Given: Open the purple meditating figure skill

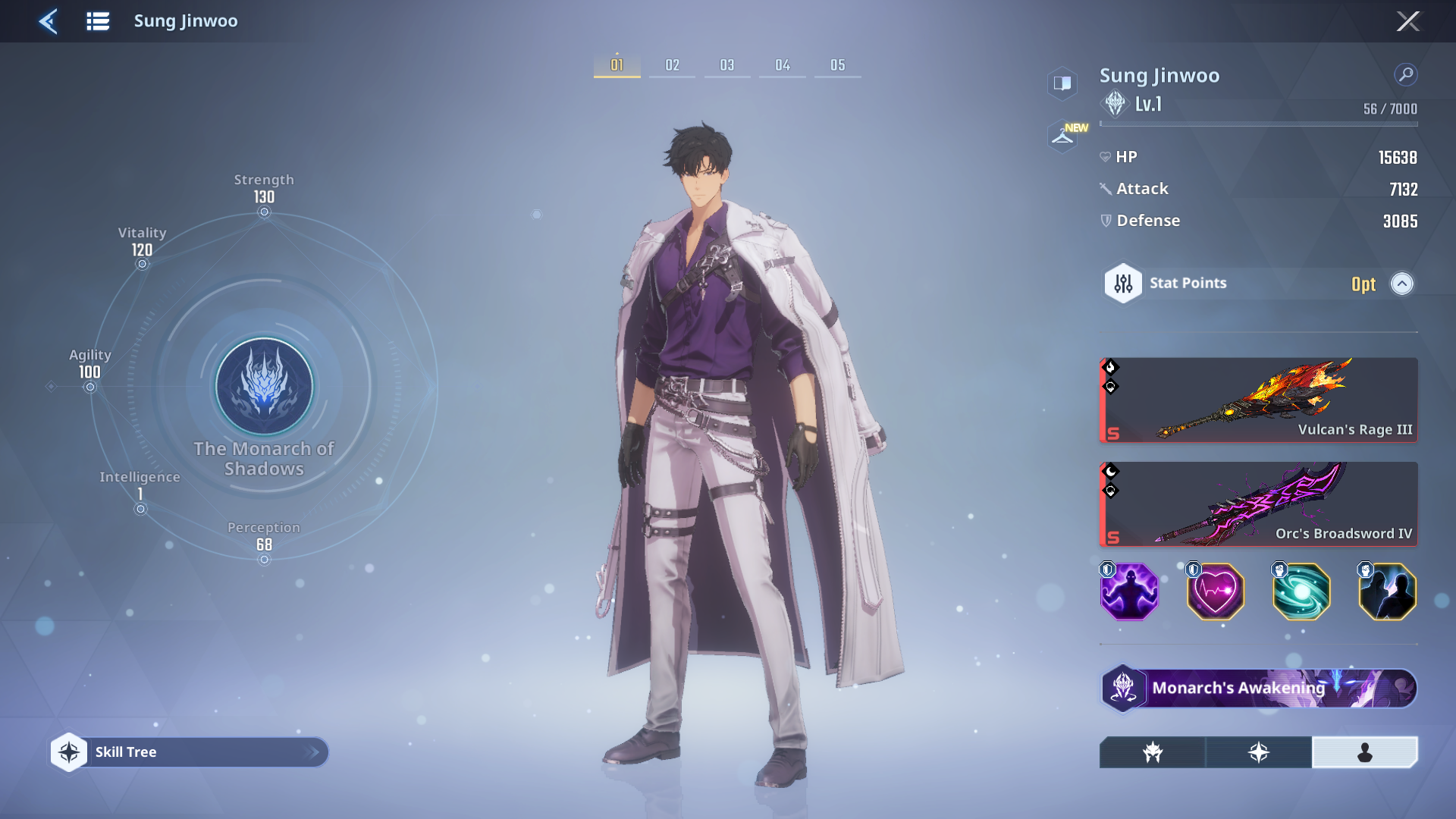Looking at the screenshot, I should pos(1129,592).
